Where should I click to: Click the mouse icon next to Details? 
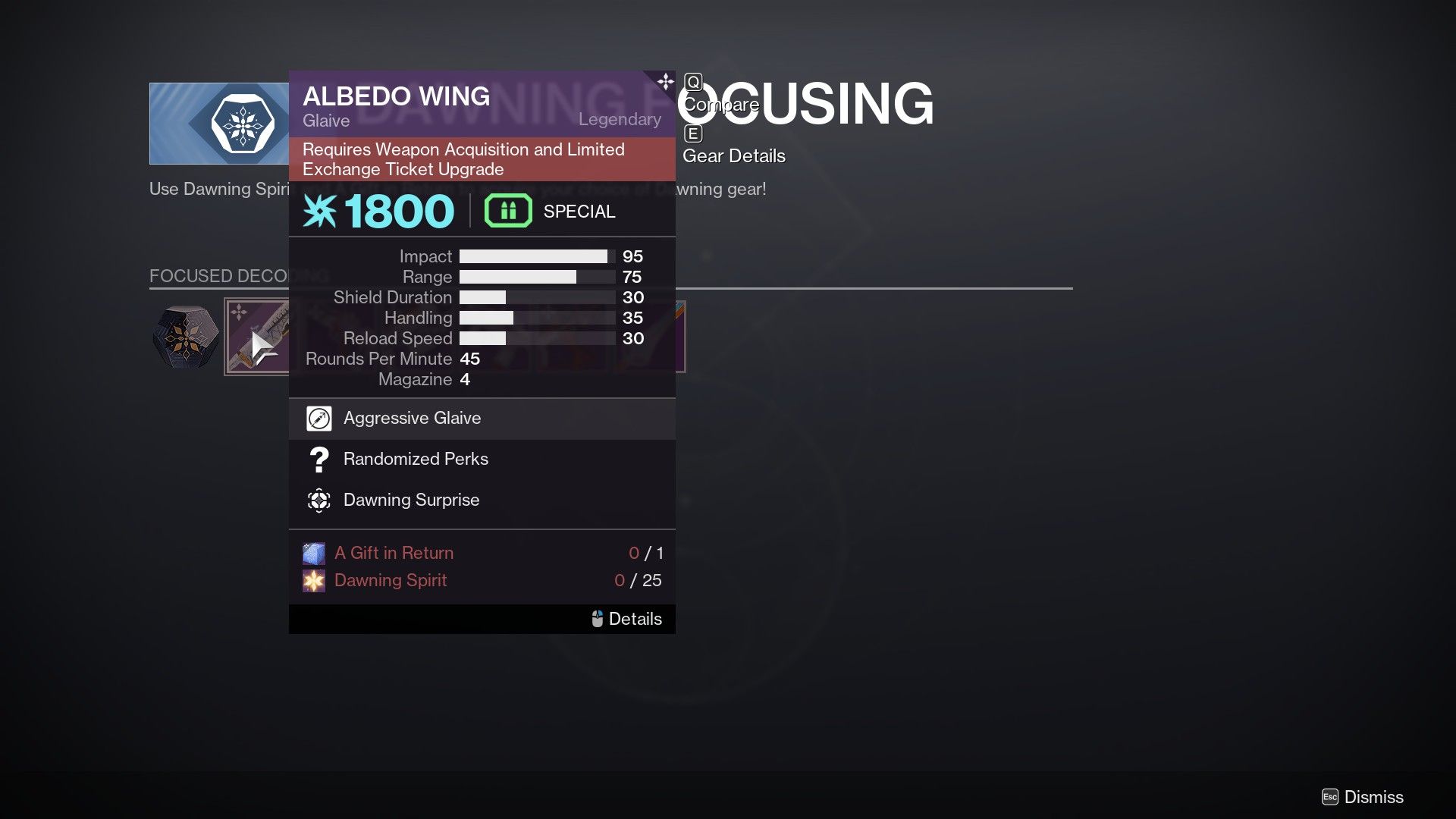[x=597, y=619]
